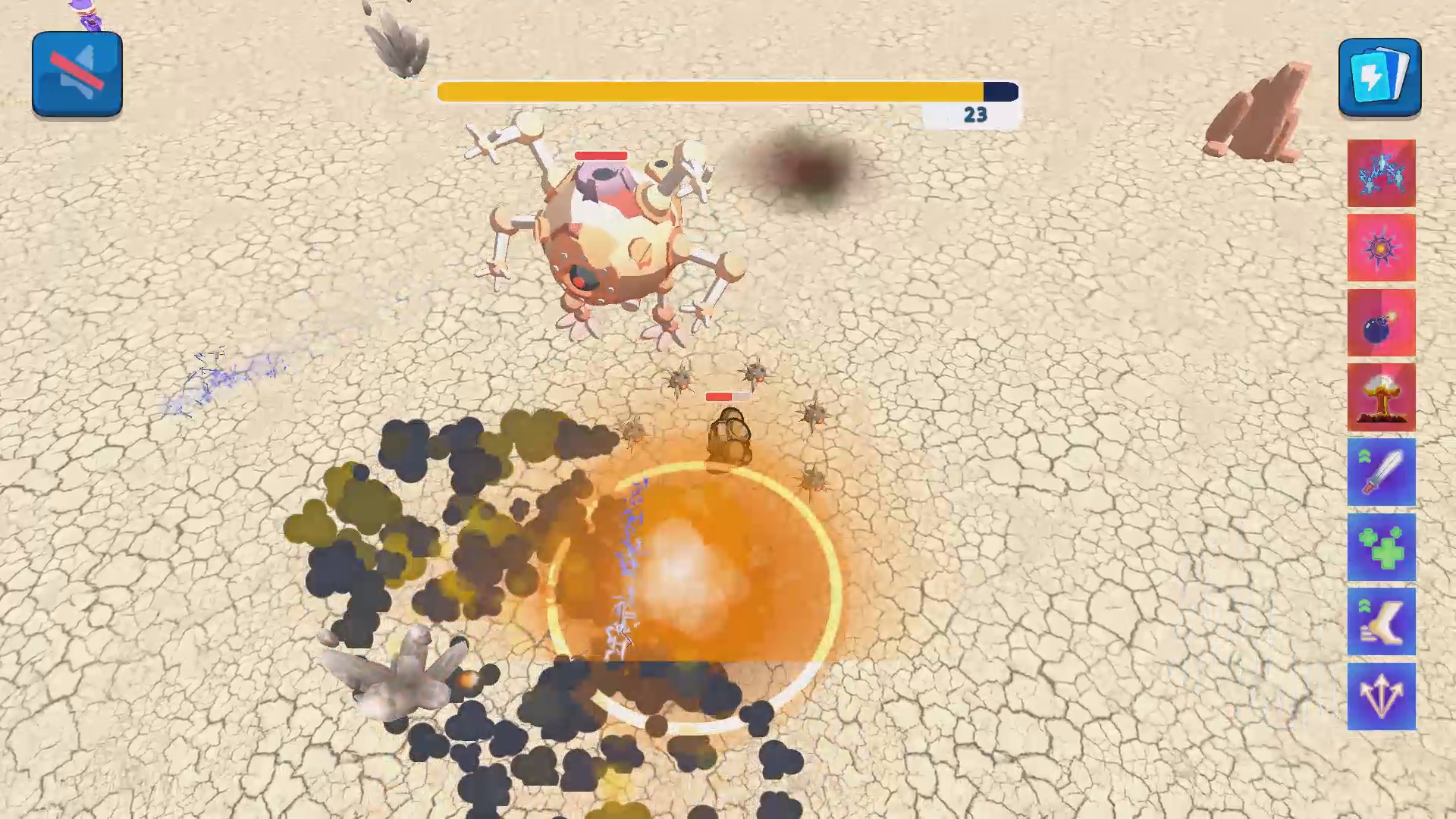Trigger the nuclear explosion skill
This screenshot has height=819, width=1456.
1381,397
